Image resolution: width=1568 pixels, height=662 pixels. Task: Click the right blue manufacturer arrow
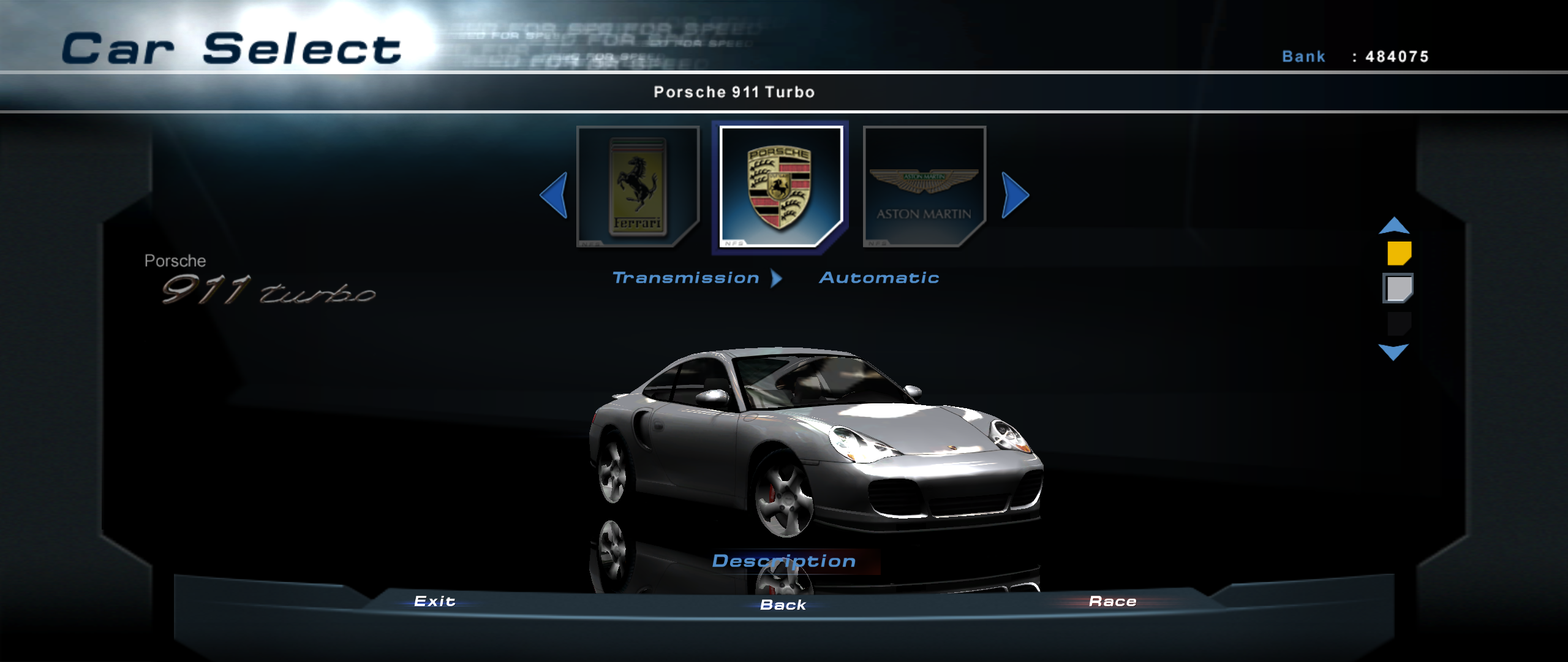[1015, 196]
